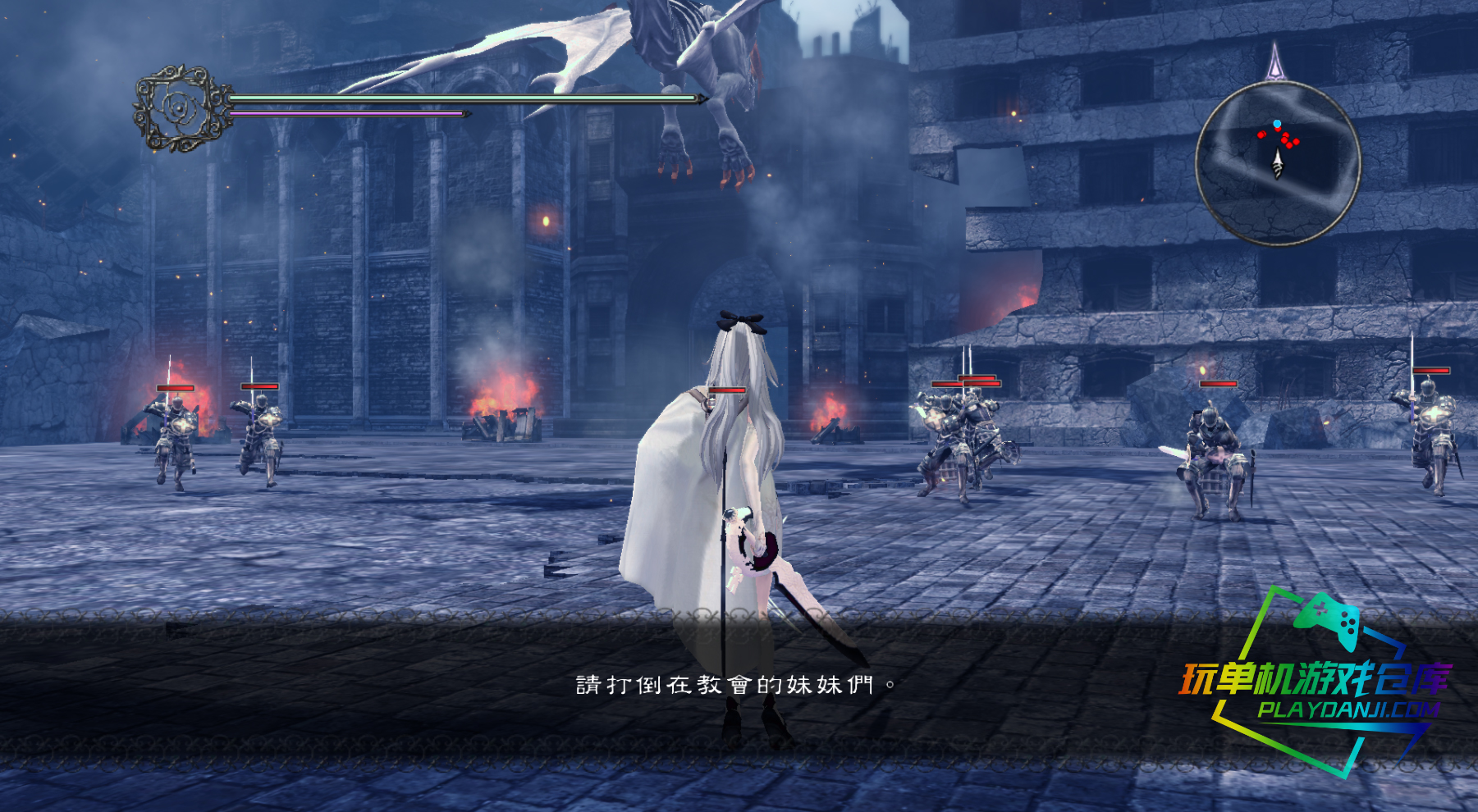Viewport: 1478px width, 812px height.
Task: Click the green health bar near the rose emblem
Action: pyautogui.click(x=460, y=98)
